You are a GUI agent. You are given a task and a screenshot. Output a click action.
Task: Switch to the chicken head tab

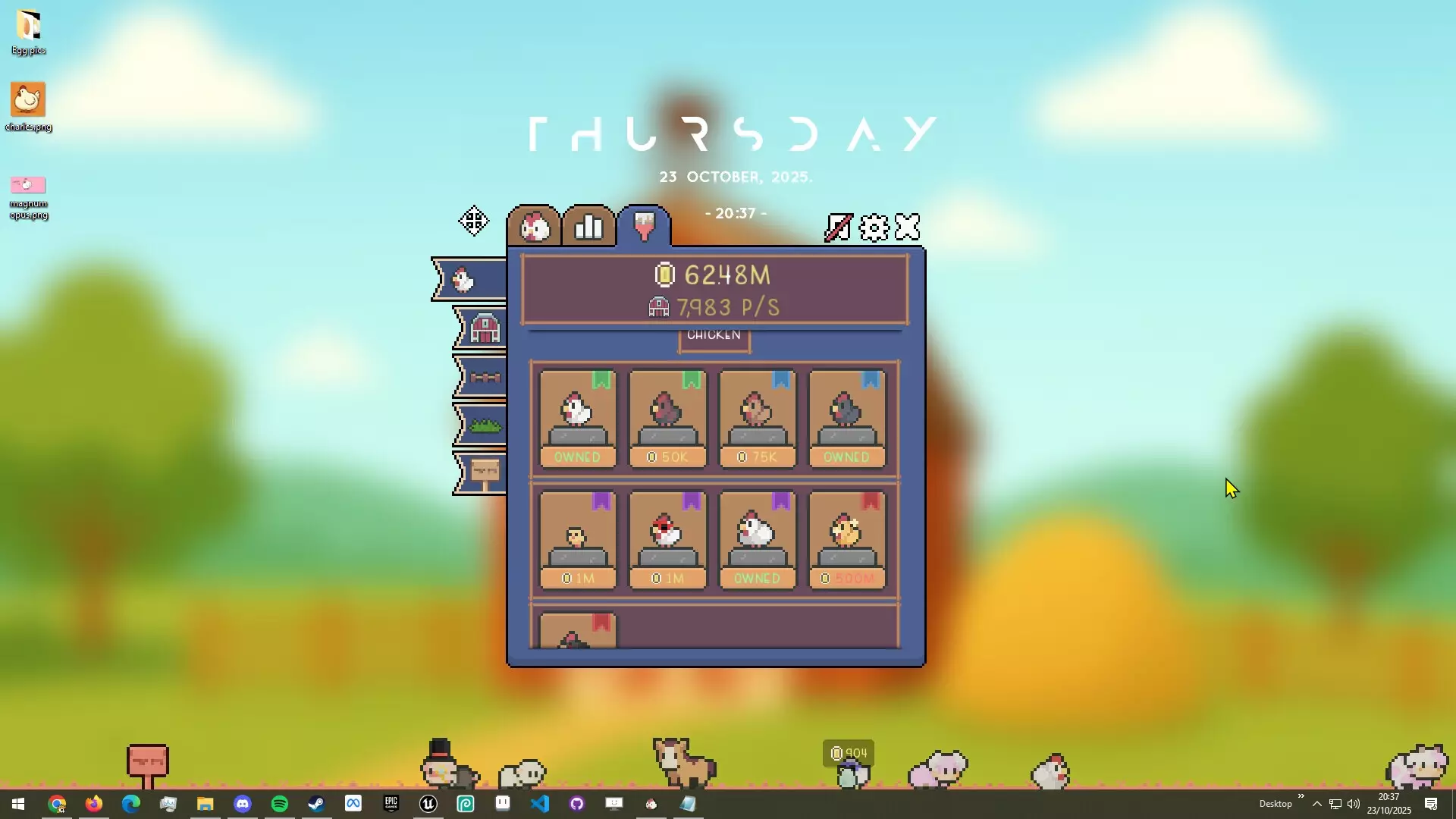[x=535, y=225]
